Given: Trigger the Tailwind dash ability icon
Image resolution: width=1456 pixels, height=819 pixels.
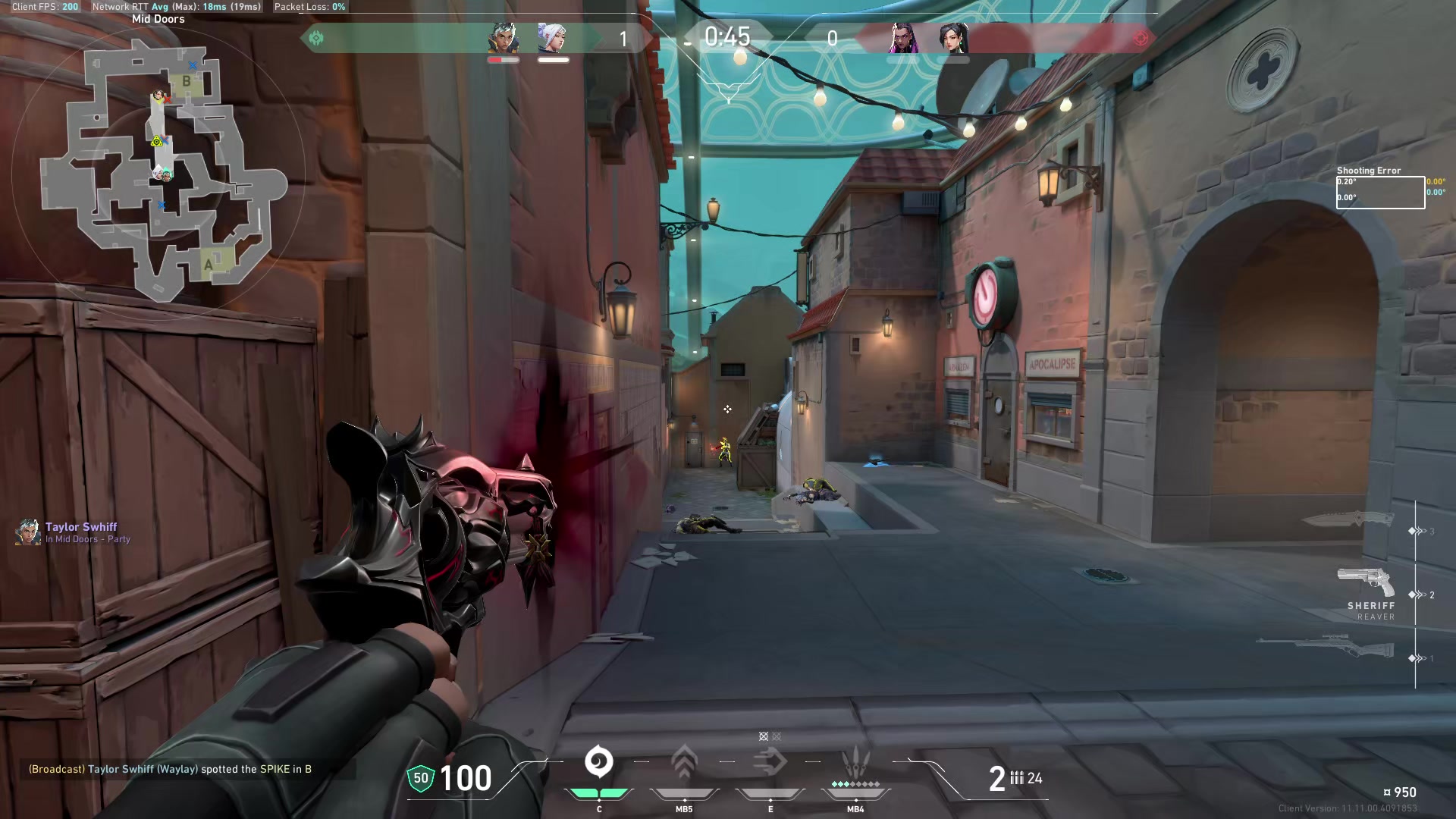Looking at the screenshot, I should tap(770, 762).
